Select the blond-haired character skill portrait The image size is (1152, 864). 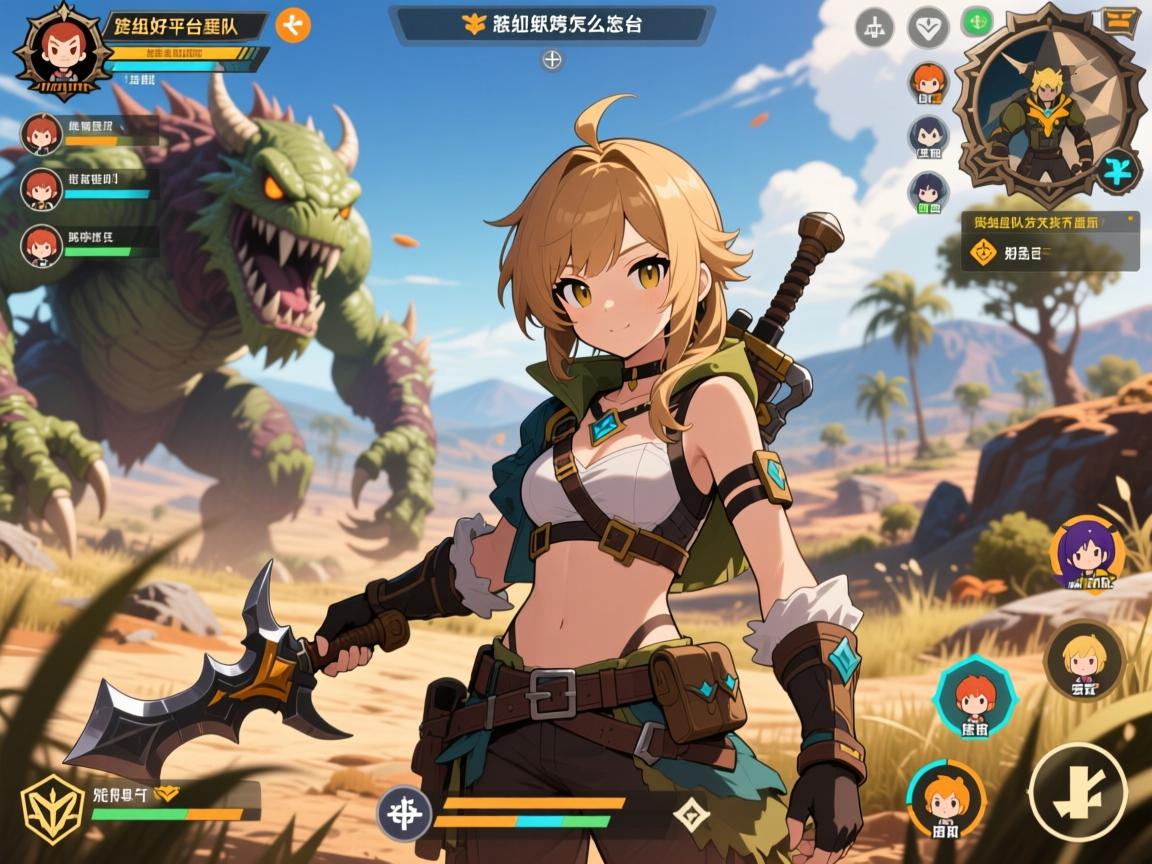point(1084,660)
